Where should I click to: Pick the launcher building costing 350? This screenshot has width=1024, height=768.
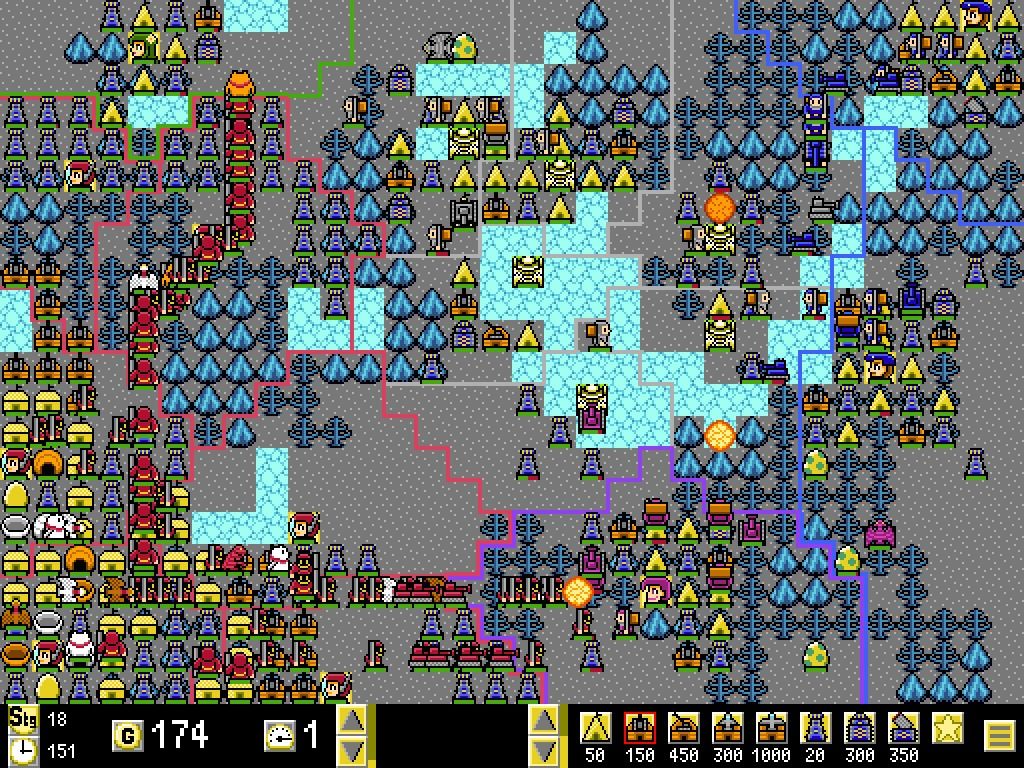(x=904, y=728)
